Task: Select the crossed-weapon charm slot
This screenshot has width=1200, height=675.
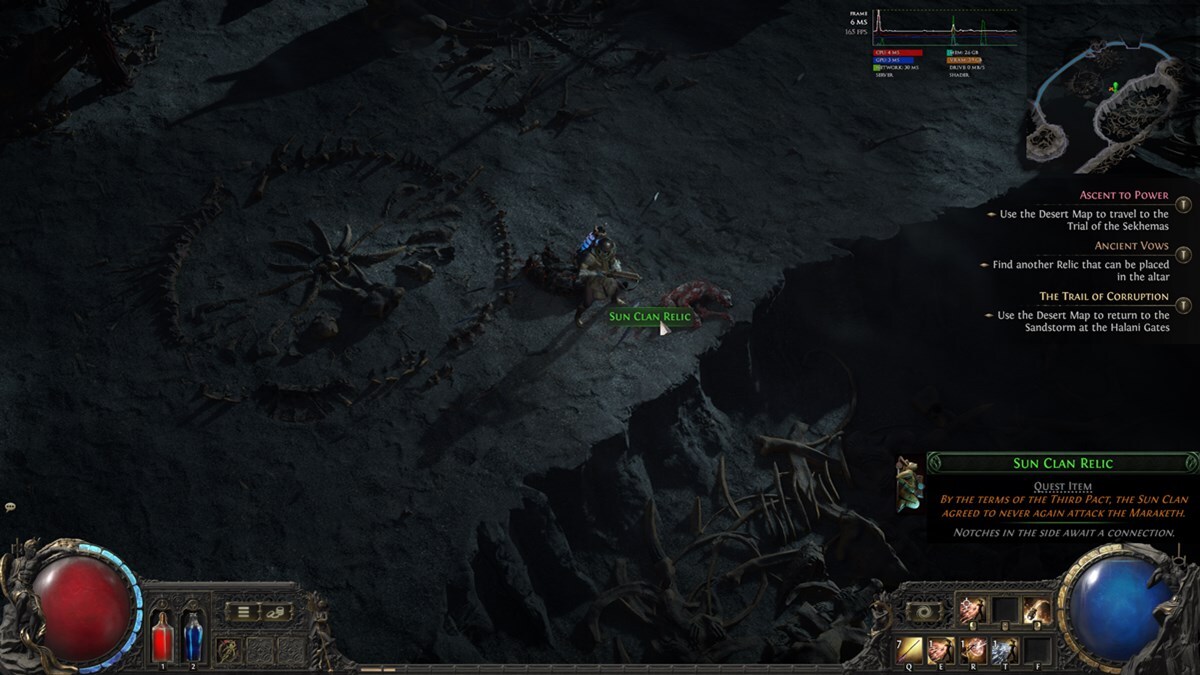Action: tap(230, 649)
